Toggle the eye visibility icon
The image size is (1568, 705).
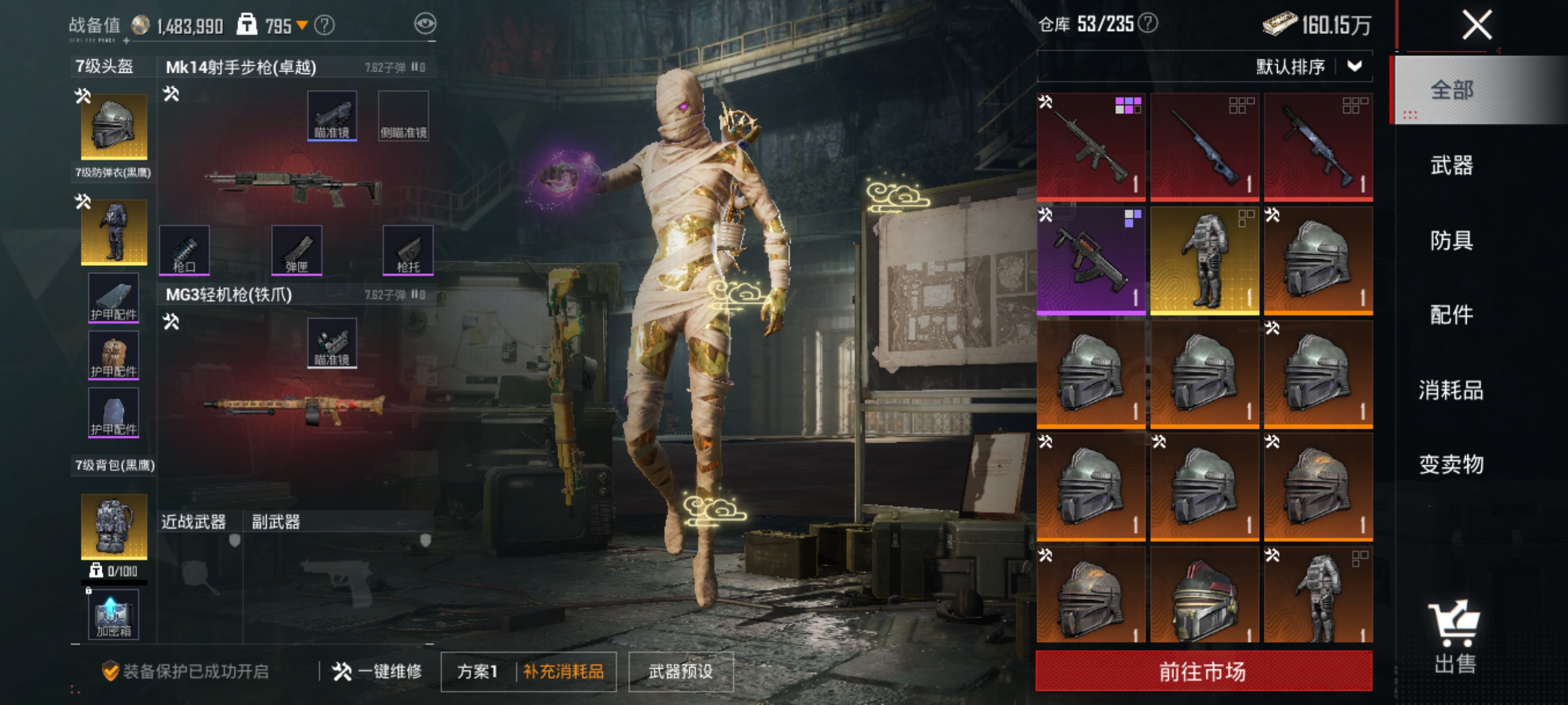(425, 24)
